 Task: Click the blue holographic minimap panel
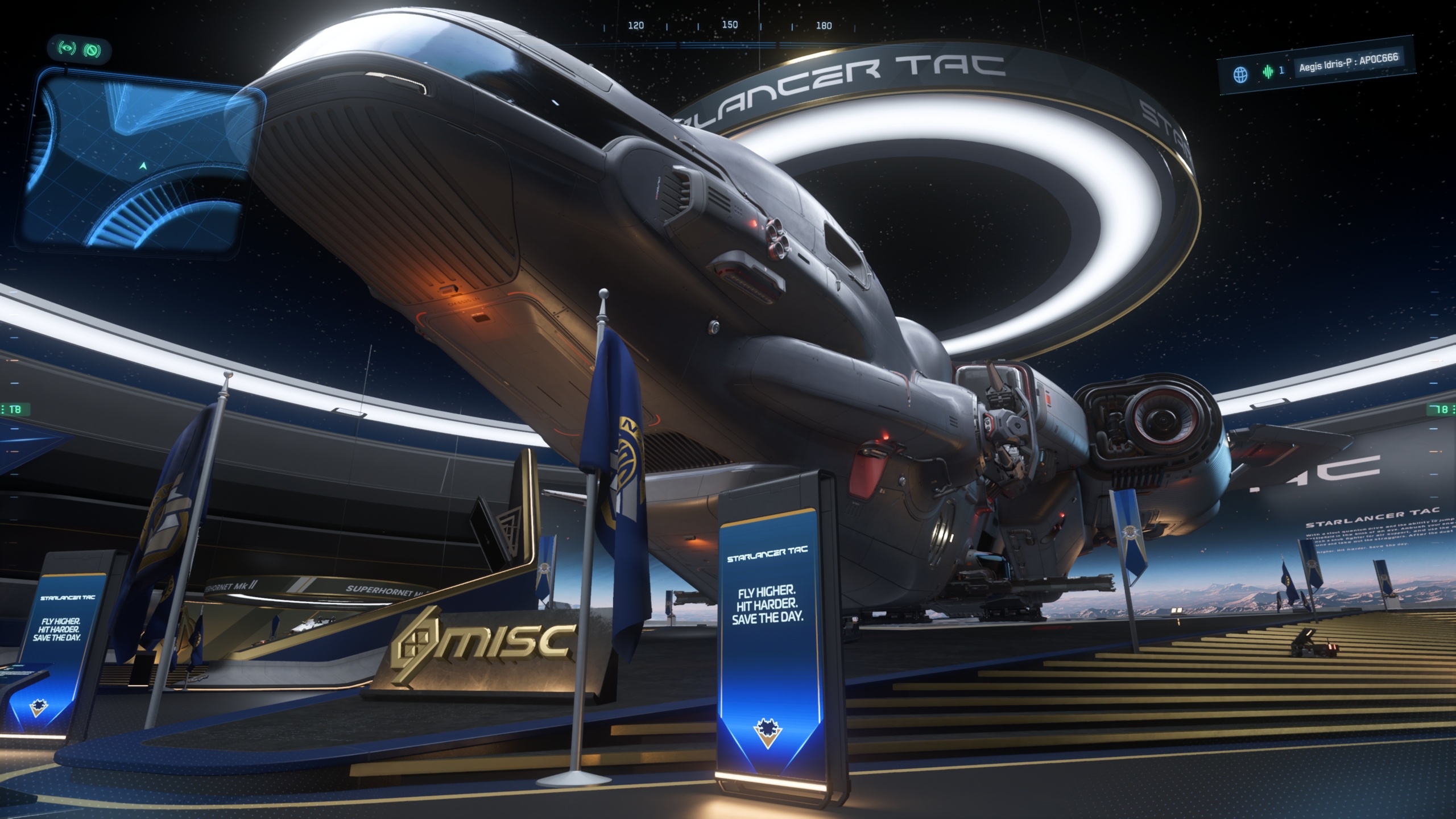(139, 162)
